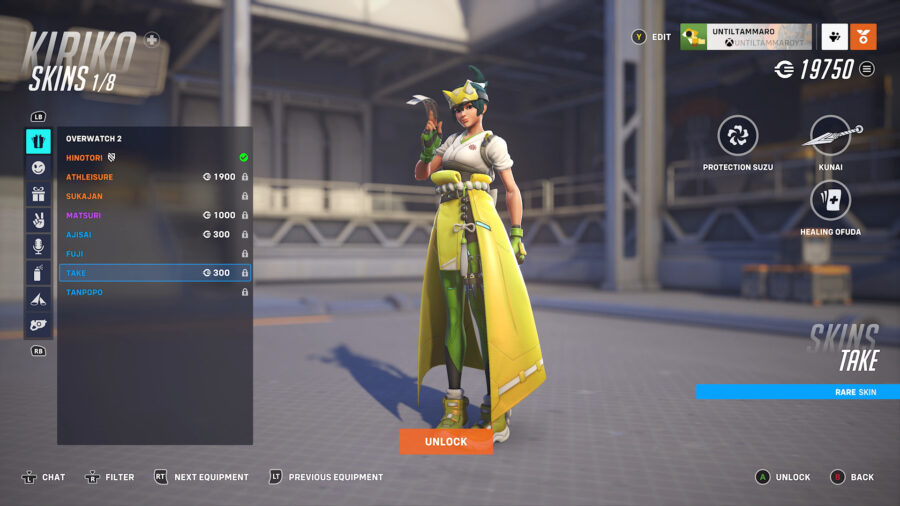Switch to the Sprays spray-can tab

[x=38, y=272]
